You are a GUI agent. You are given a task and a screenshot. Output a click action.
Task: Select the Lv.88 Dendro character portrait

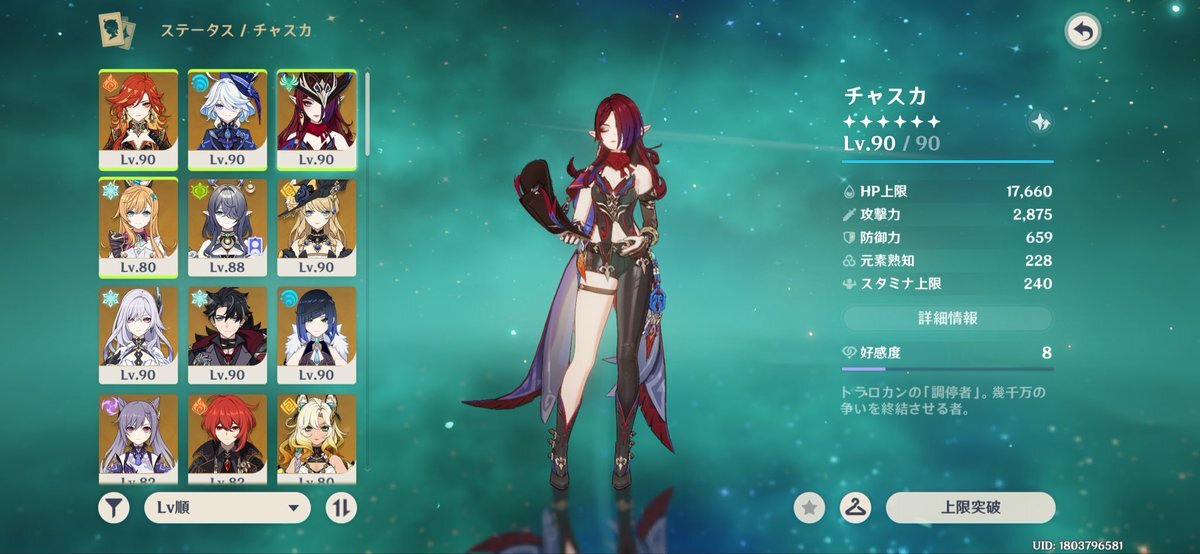coord(227,227)
